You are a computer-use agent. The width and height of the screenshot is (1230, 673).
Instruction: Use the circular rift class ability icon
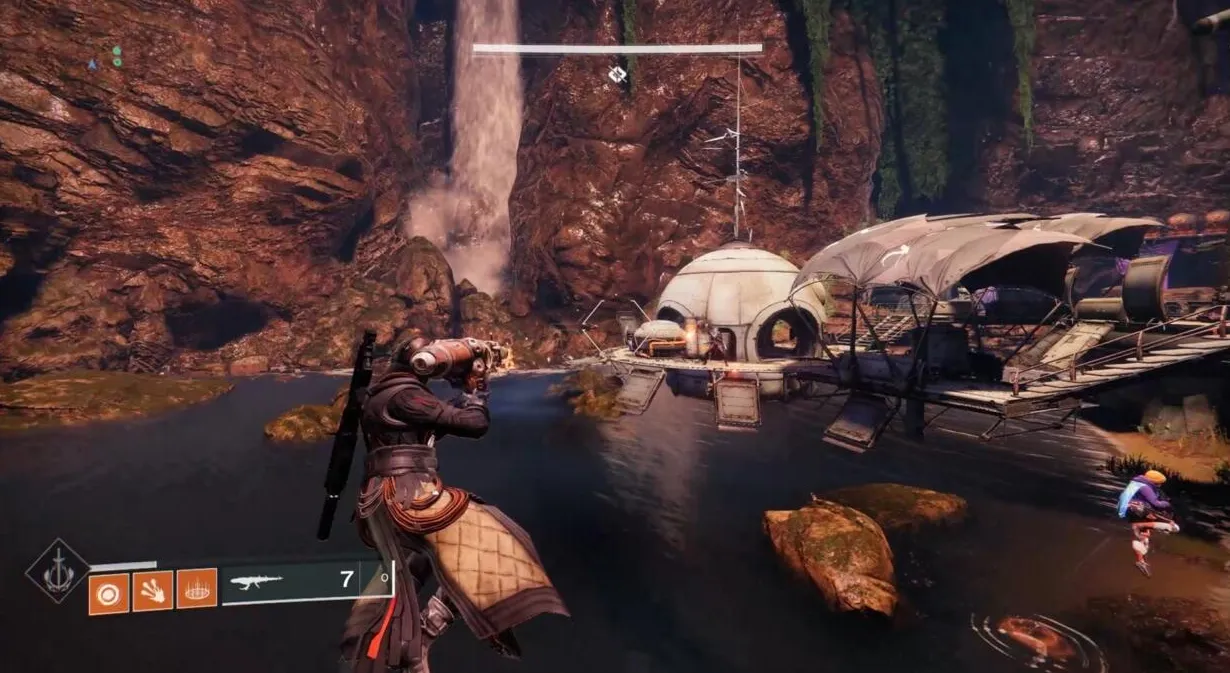tap(197, 591)
